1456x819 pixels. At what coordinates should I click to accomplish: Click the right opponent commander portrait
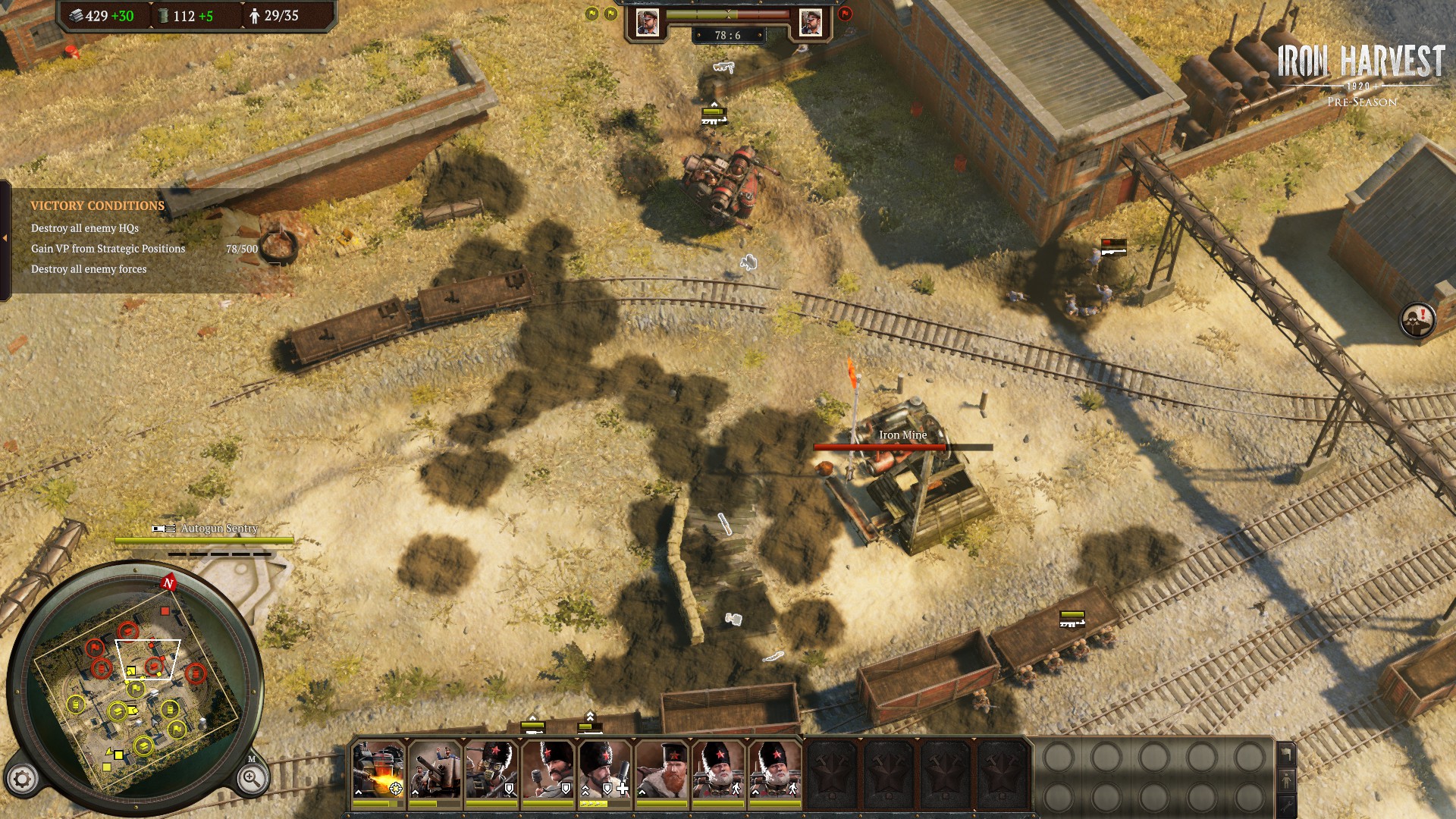coord(811,23)
